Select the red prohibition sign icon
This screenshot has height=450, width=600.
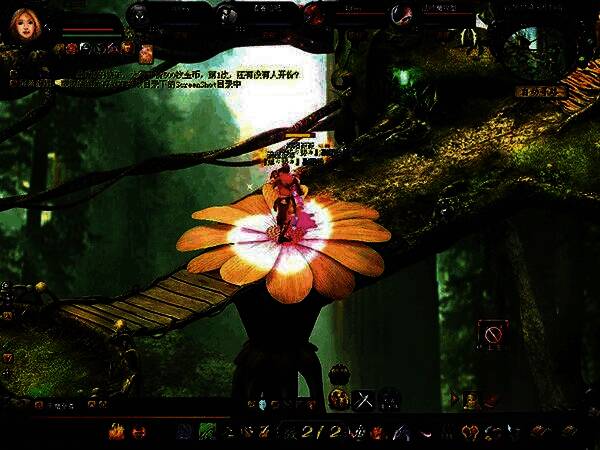click(x=492, y=332)
